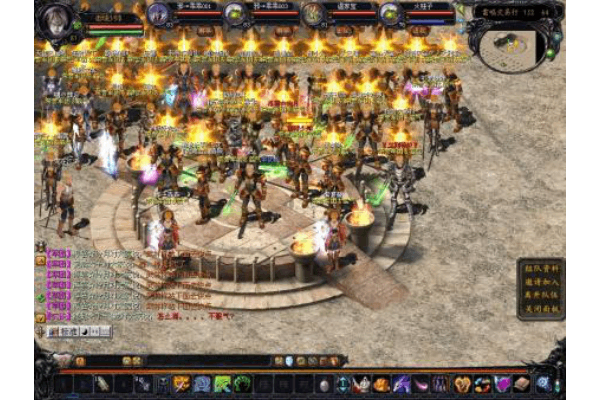This screenshot has height=400, width=600.
Task: Select the third party member portrait
Action: click(x=313, y=14)
